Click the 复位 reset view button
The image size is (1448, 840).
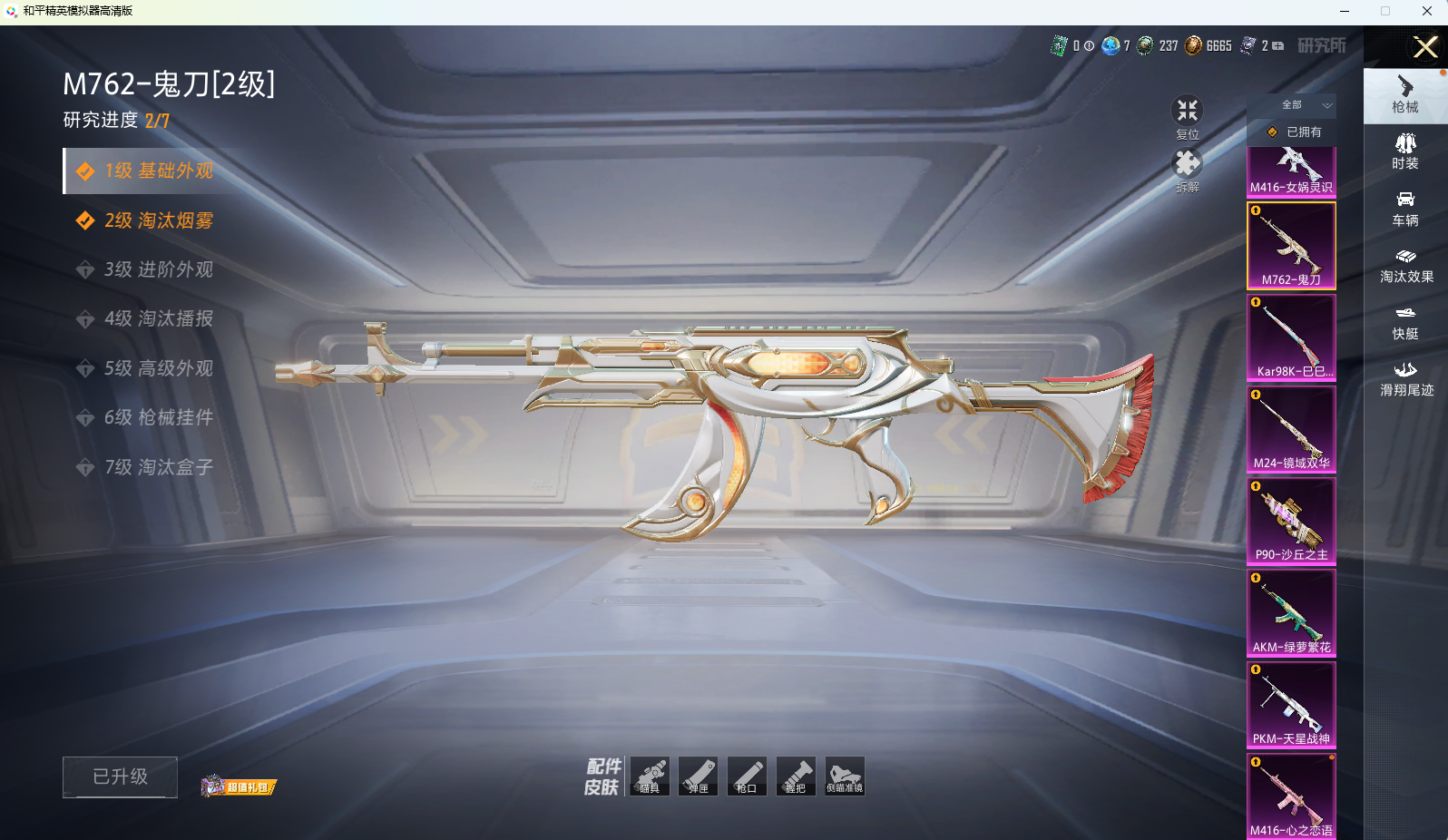1188,118
